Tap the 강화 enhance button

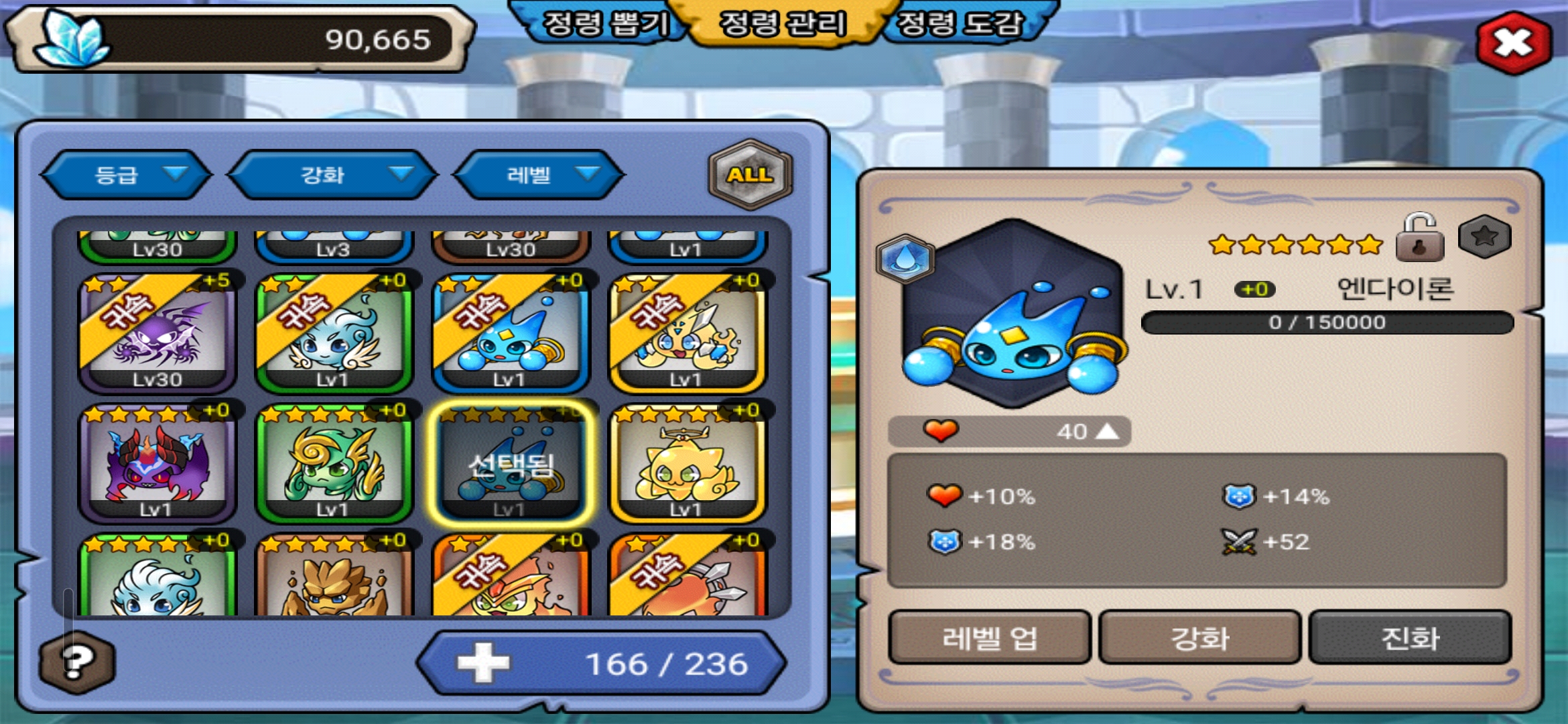[1199, 638]
